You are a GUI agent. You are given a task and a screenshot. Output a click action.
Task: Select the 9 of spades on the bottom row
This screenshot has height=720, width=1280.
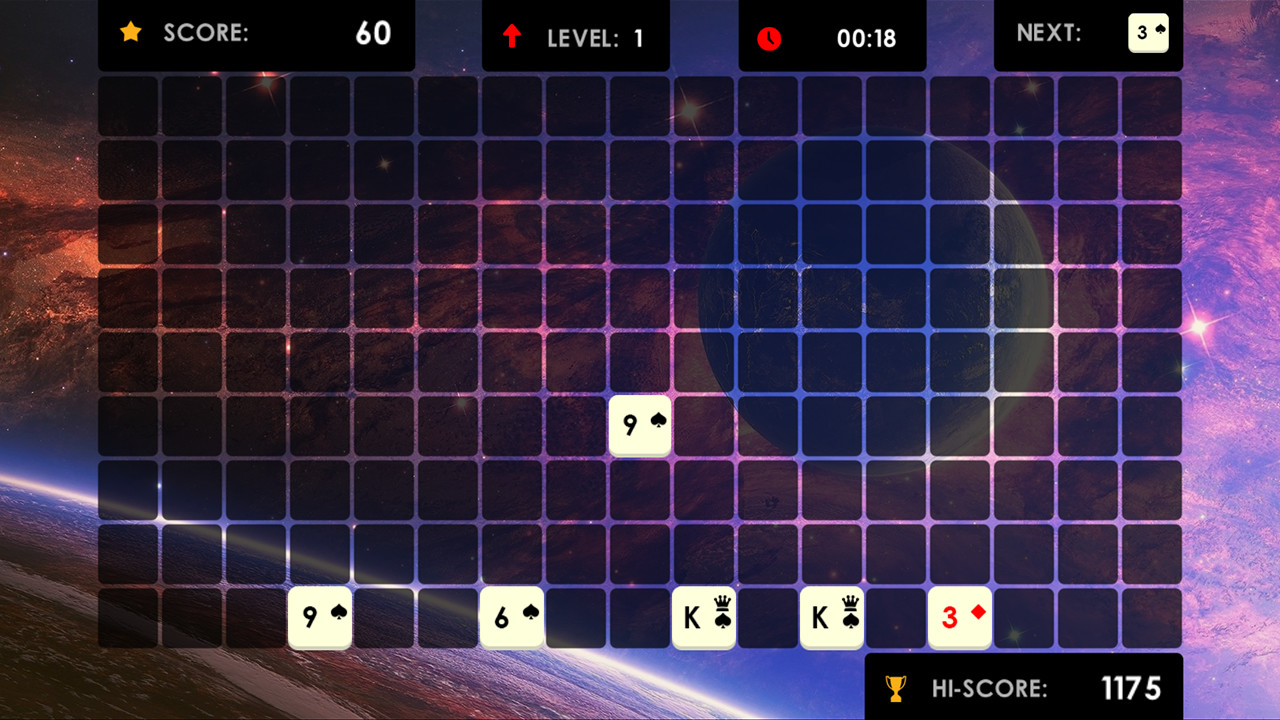(320, 617)
